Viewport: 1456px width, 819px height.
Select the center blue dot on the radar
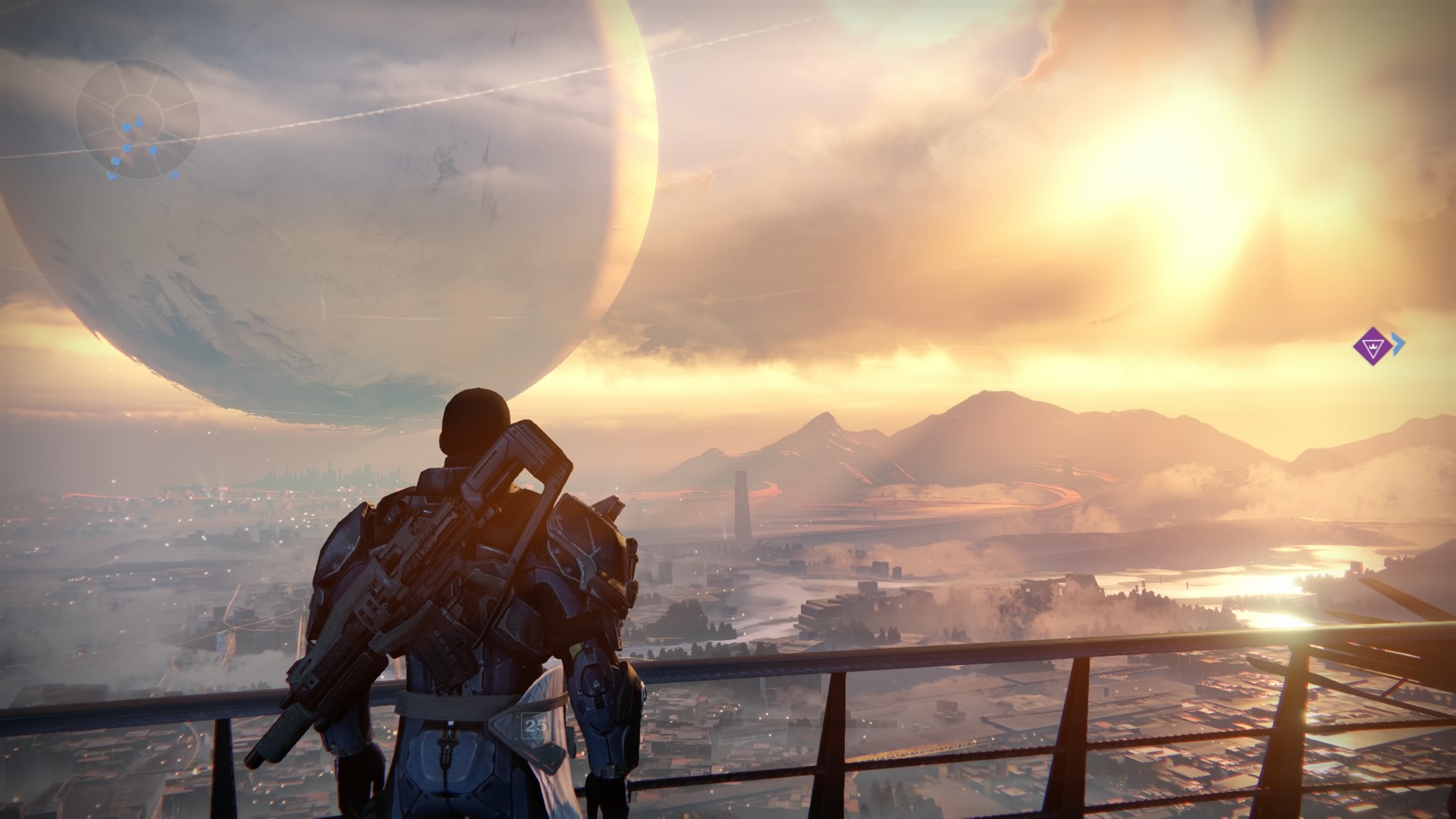tap(126, 147)
